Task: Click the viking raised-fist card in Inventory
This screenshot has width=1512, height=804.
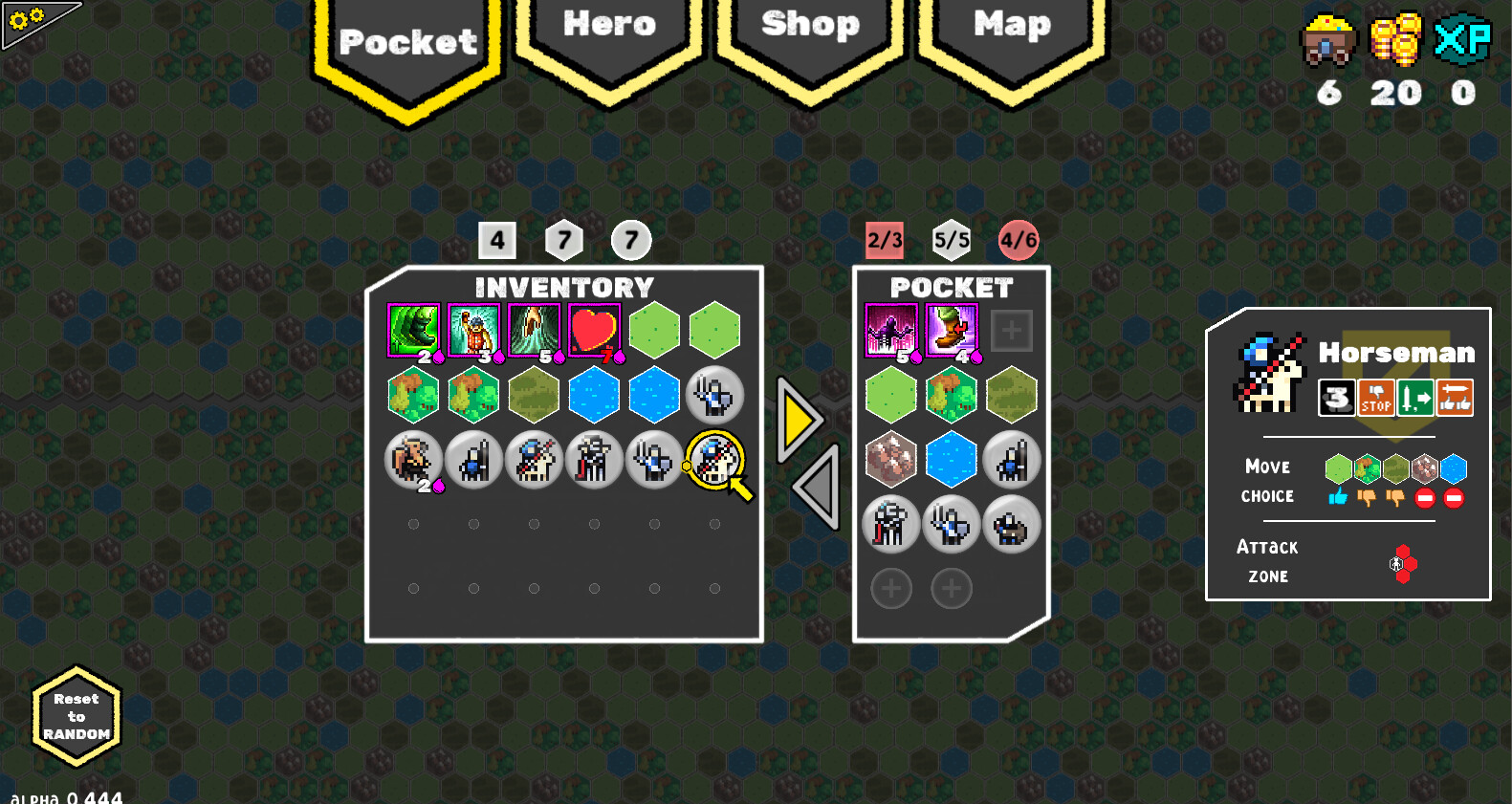Action: pos(473,330)
